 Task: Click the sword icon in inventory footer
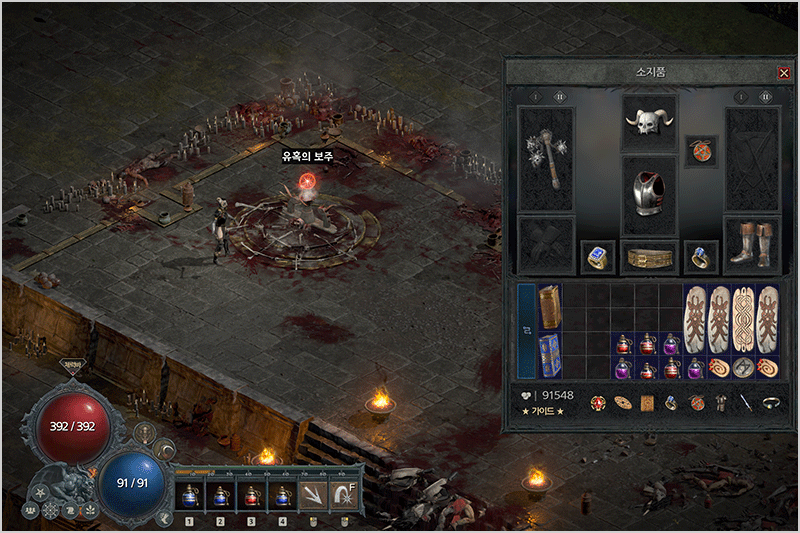[745, 403]
